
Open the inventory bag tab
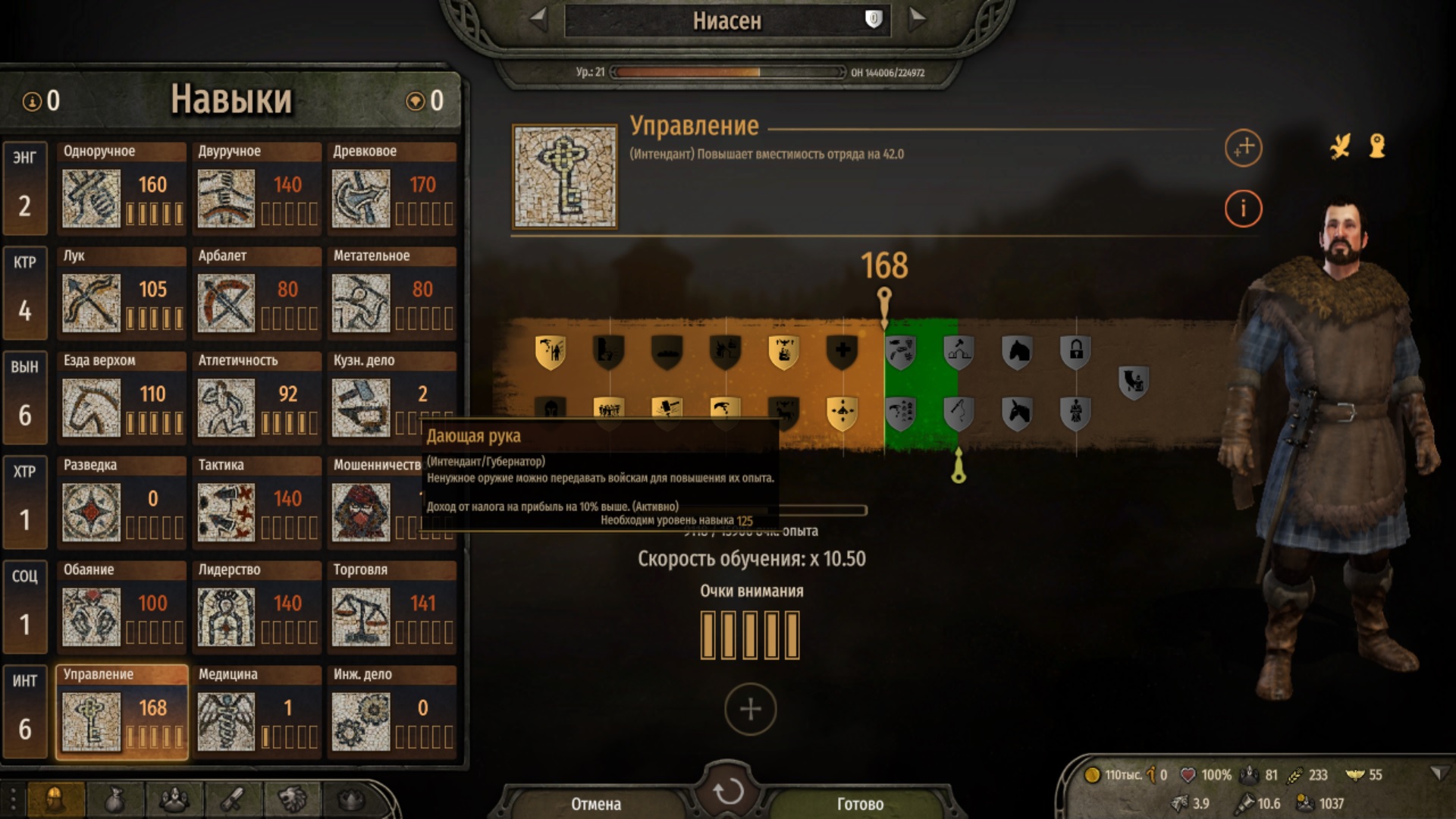click(x=115, y=799)
